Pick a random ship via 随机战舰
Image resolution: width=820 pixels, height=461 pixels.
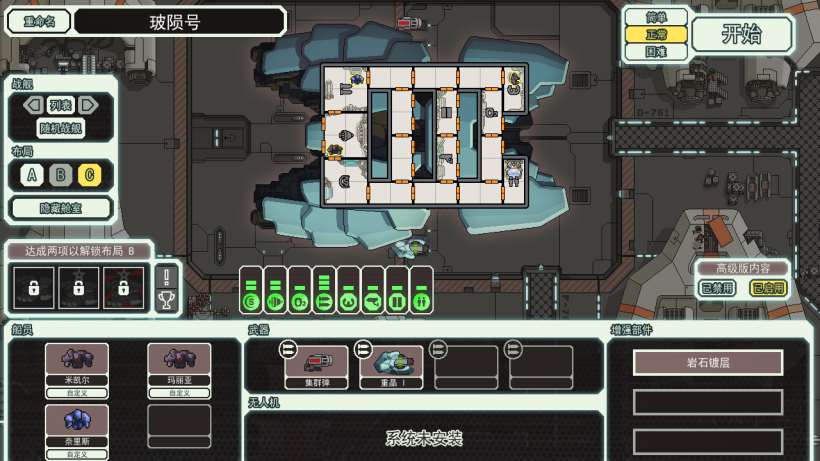[61, 128]
